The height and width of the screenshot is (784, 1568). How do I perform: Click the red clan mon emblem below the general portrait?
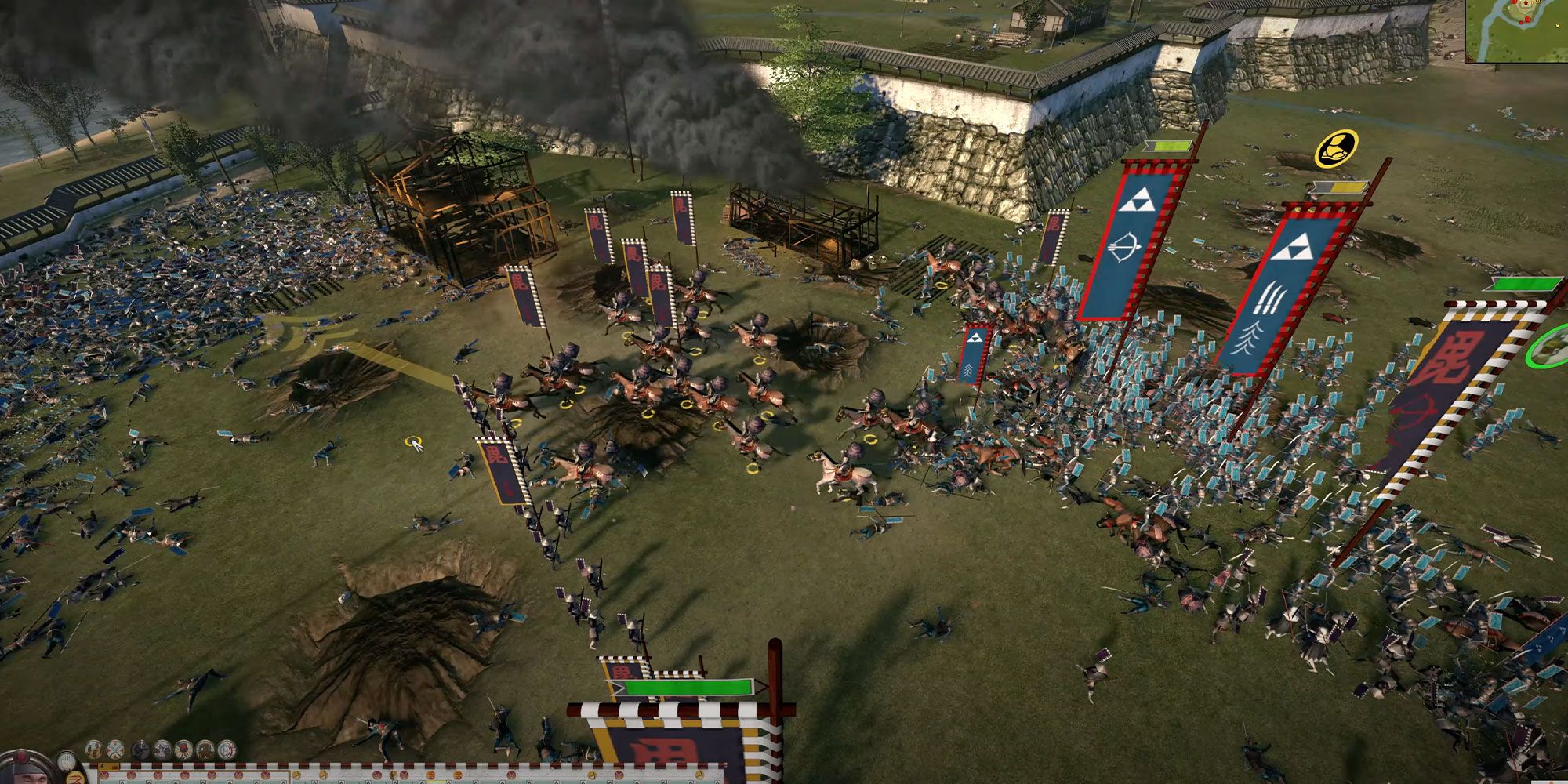(76, 779)
